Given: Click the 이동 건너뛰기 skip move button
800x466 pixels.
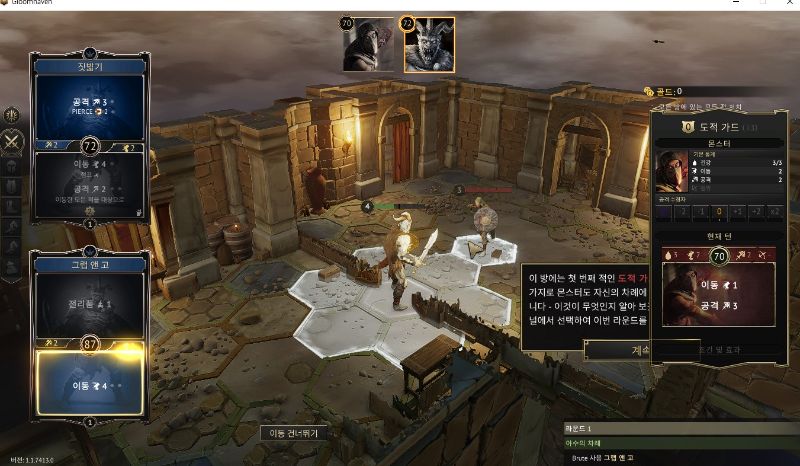Looking at the screenshot, I should [x=294, y=433].
